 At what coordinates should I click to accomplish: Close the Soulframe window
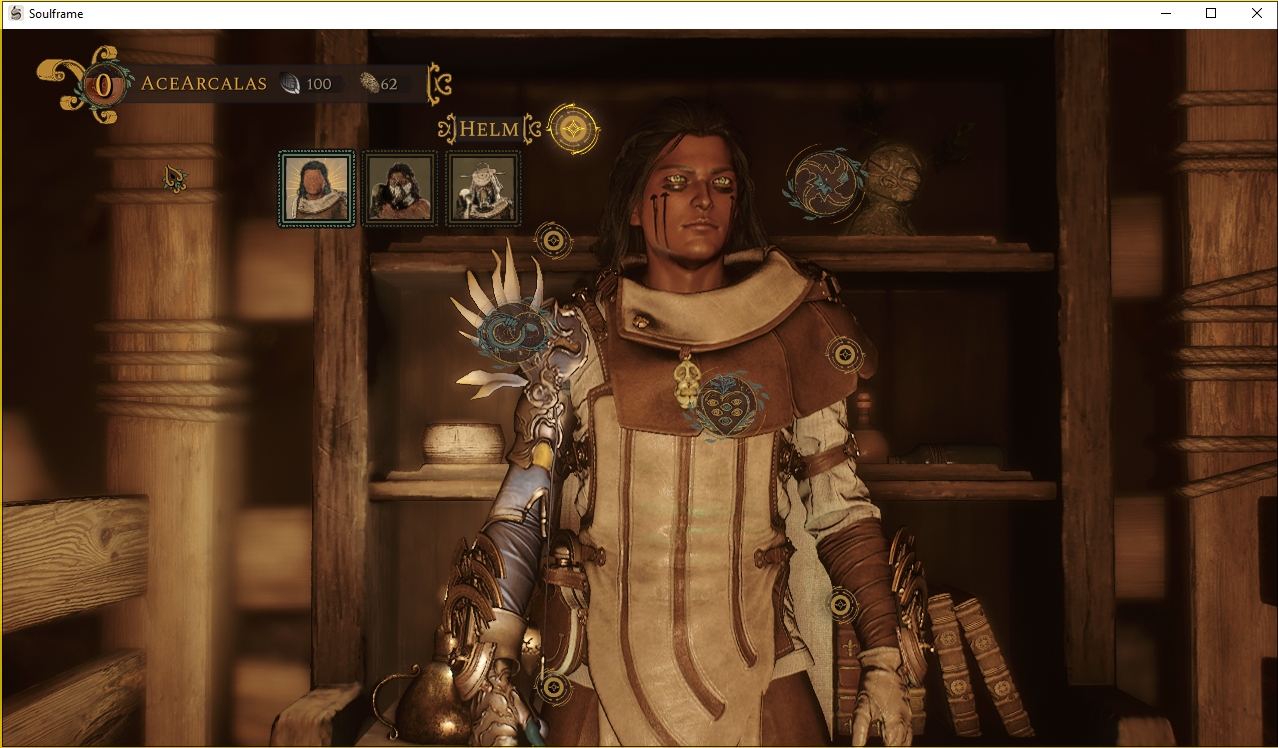pyautogui.click(x=1257, y=14)
